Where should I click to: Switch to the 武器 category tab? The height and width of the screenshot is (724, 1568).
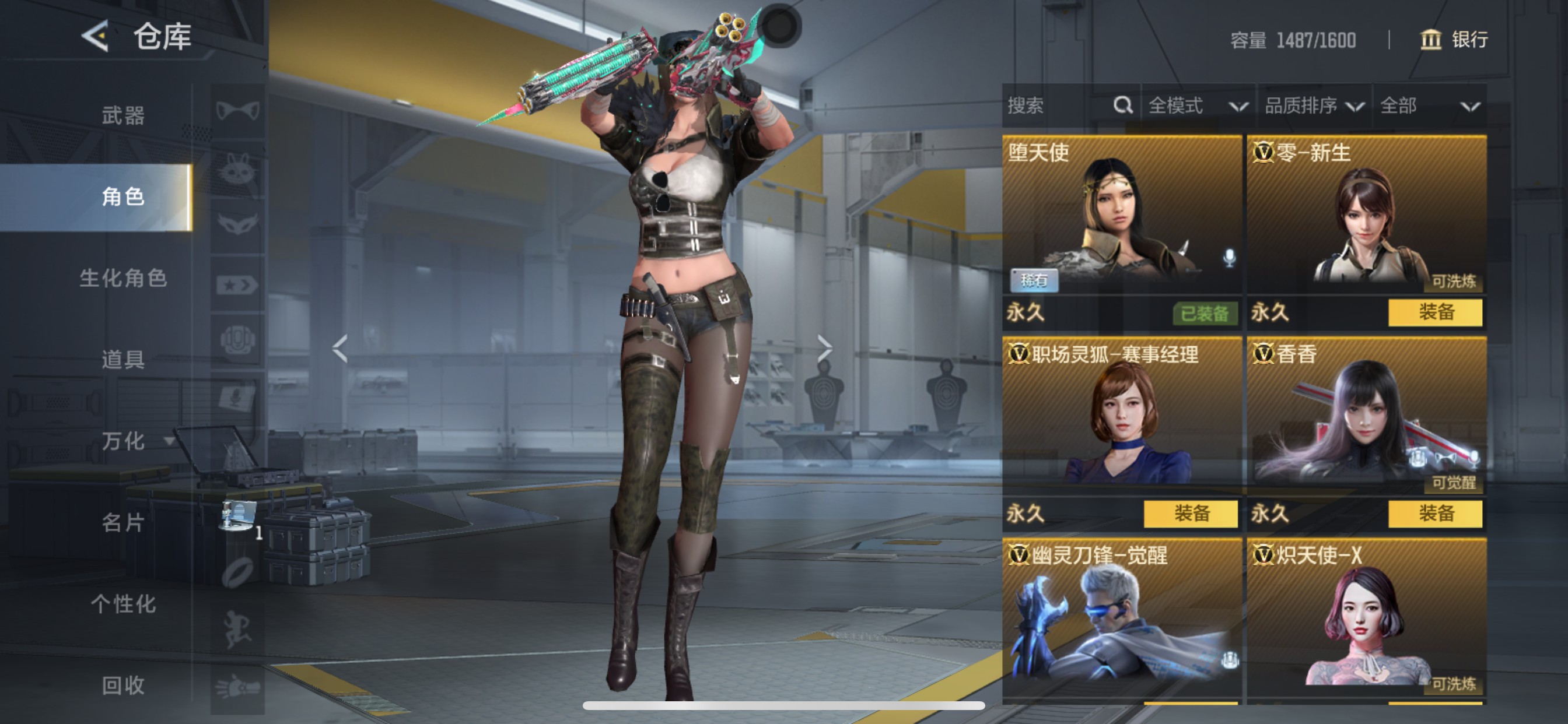123,115
